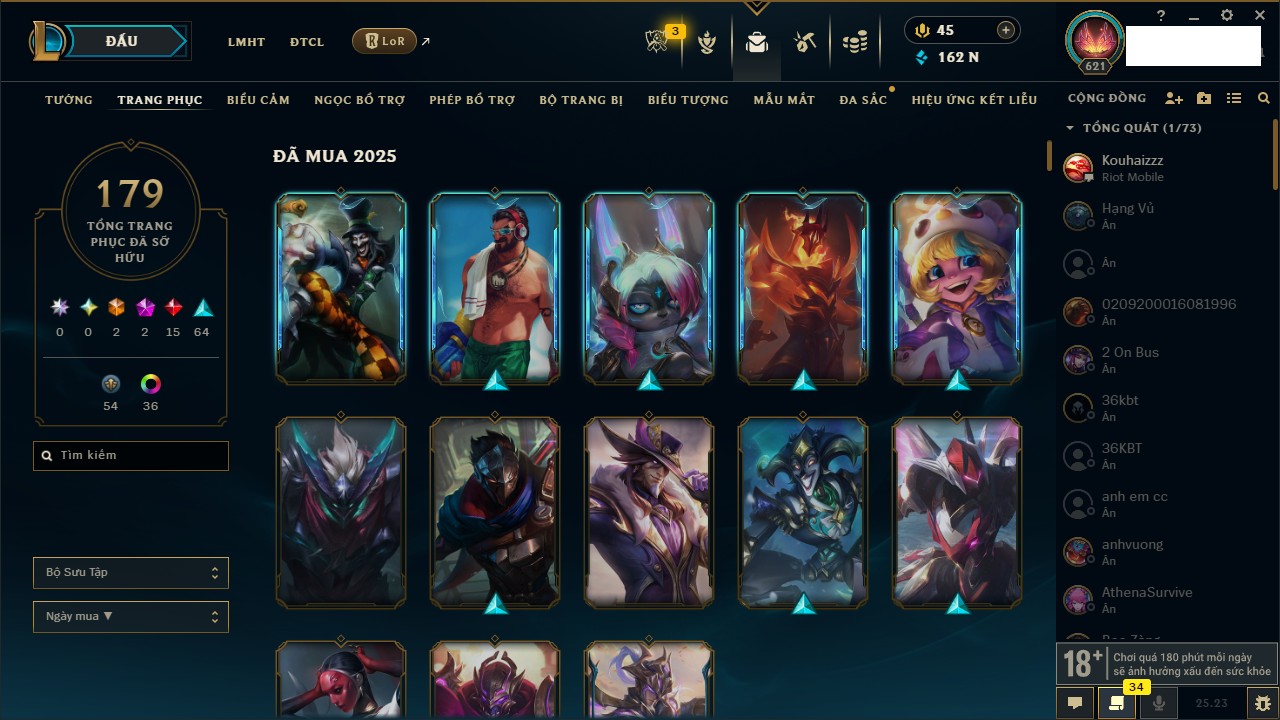
Task: Open the Bộ Sưu Tập dropdown
Action: click(x=131, y=573)
